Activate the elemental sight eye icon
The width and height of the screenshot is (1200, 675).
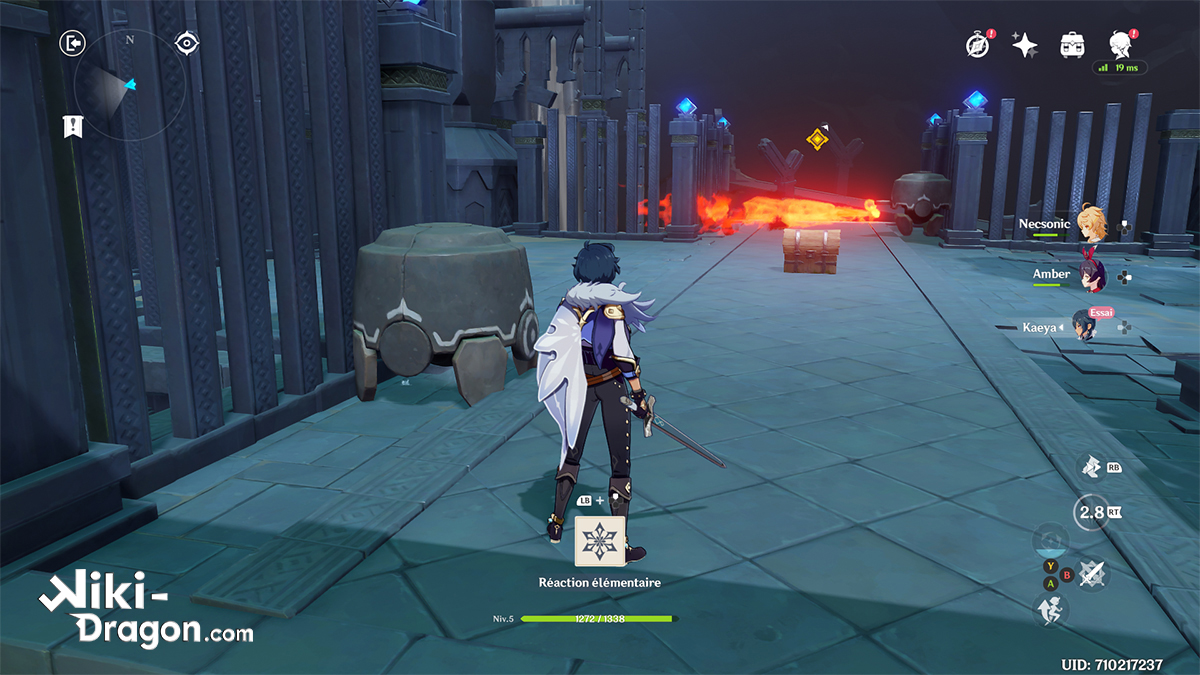[x=186, y=43]
